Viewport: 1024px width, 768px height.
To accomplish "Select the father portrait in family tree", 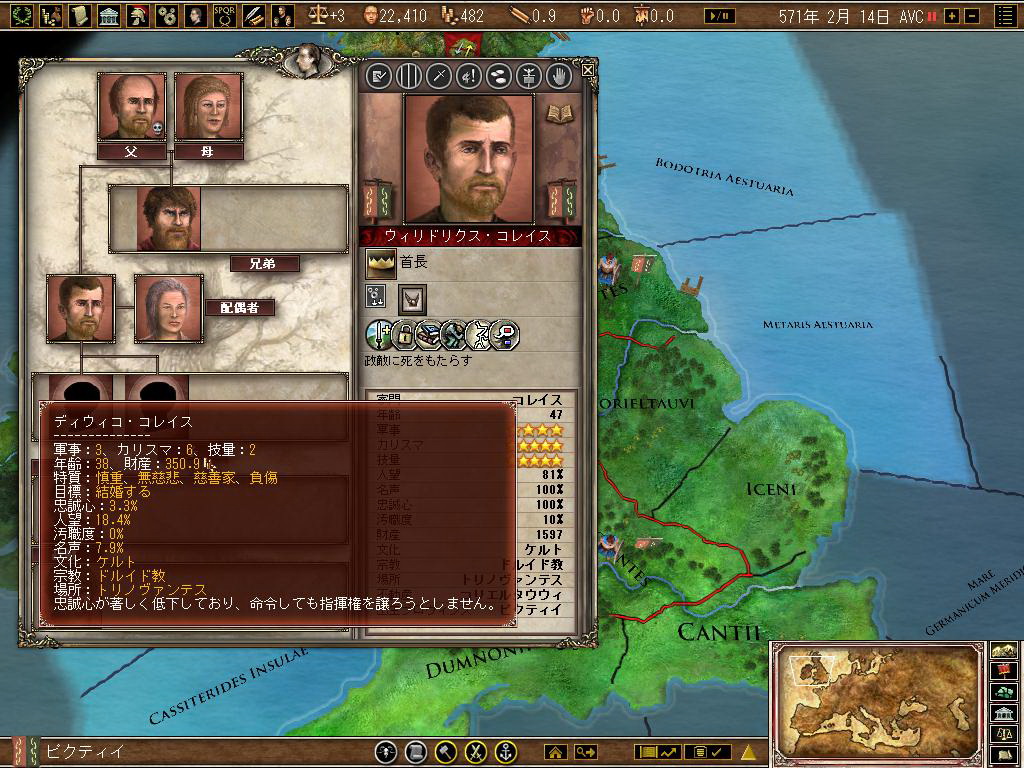I will pyautogui.click(x=131, y=106).
